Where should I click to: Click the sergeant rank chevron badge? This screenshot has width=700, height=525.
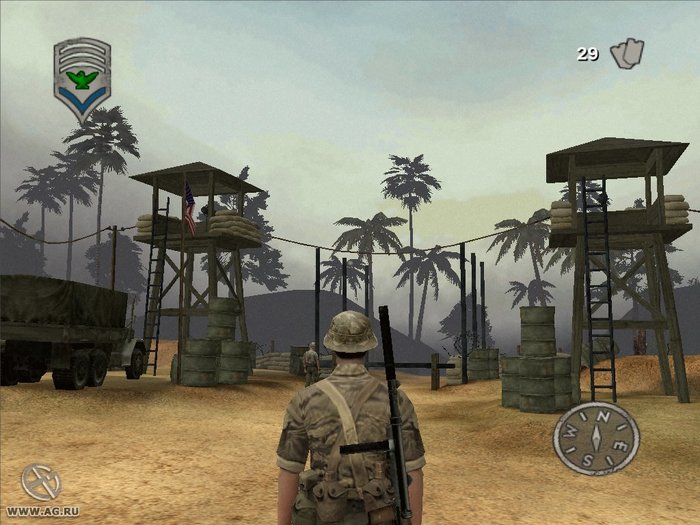coord(82,78)
